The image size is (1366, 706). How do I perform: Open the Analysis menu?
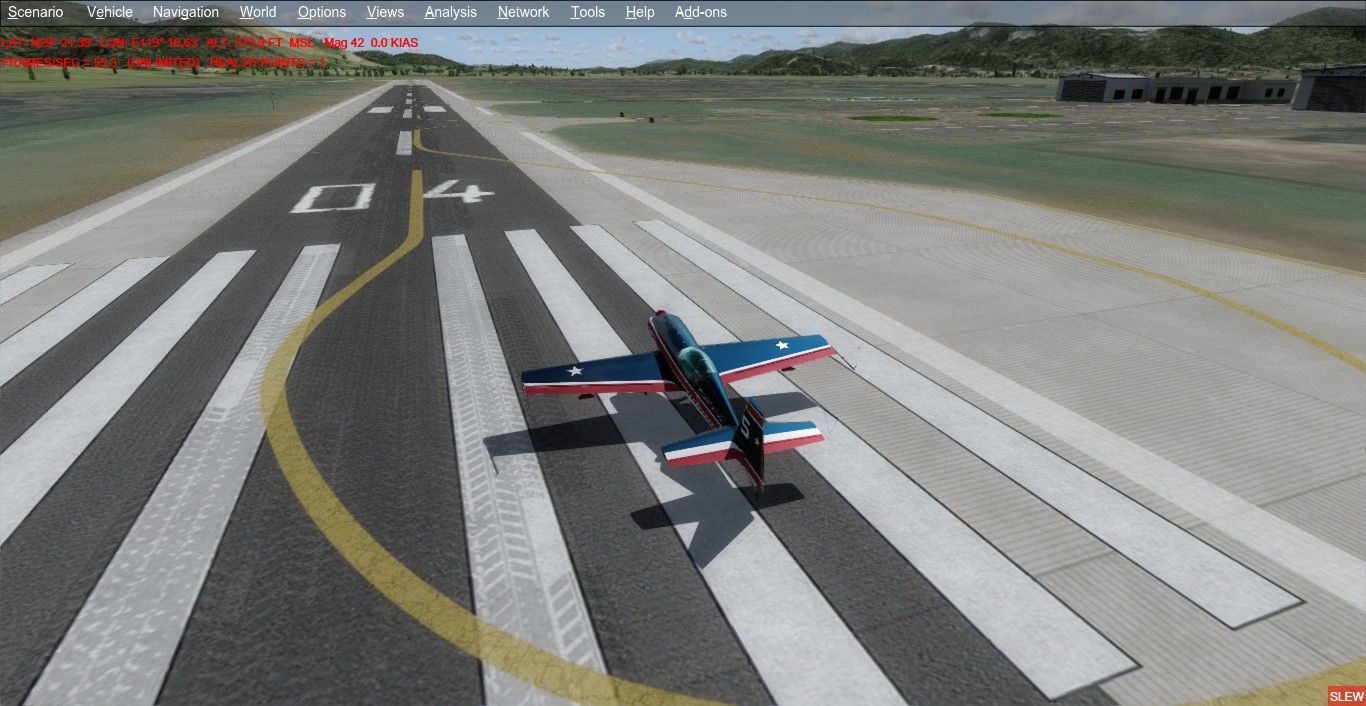pyautogui.click(x=451, y=12)
